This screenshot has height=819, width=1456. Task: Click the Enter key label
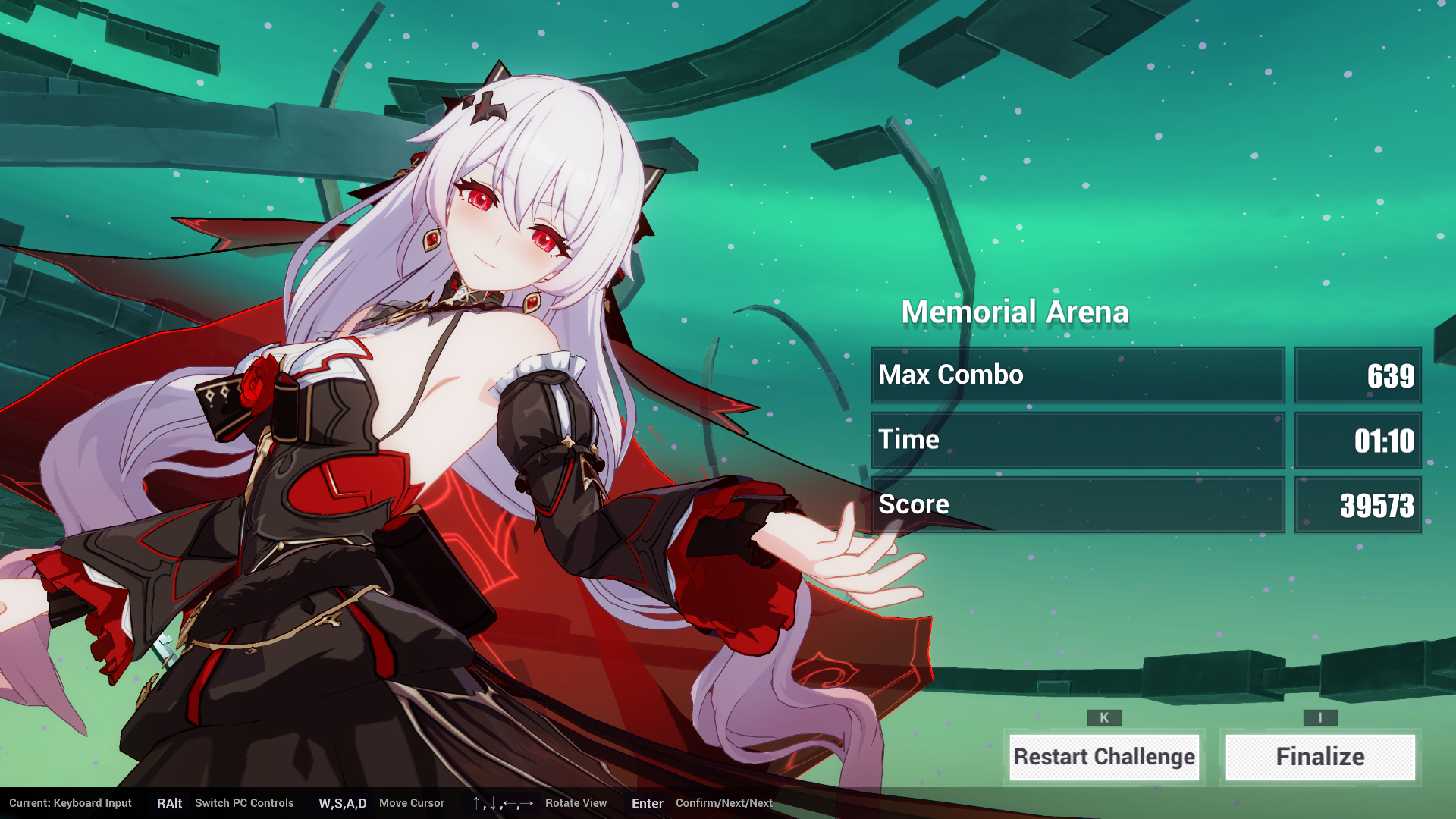(647, 803)
